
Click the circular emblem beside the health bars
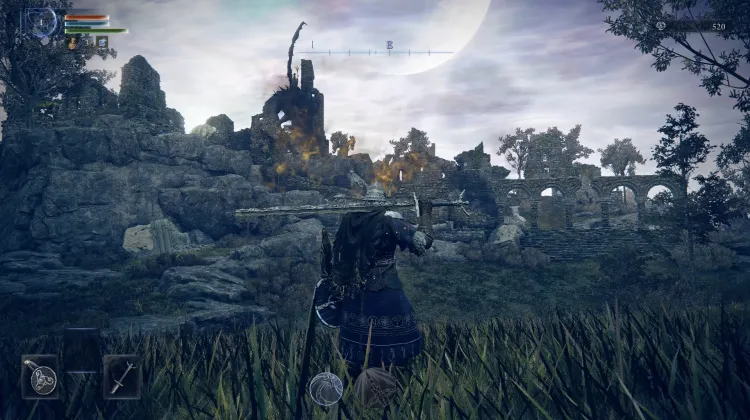click(41, 22)
